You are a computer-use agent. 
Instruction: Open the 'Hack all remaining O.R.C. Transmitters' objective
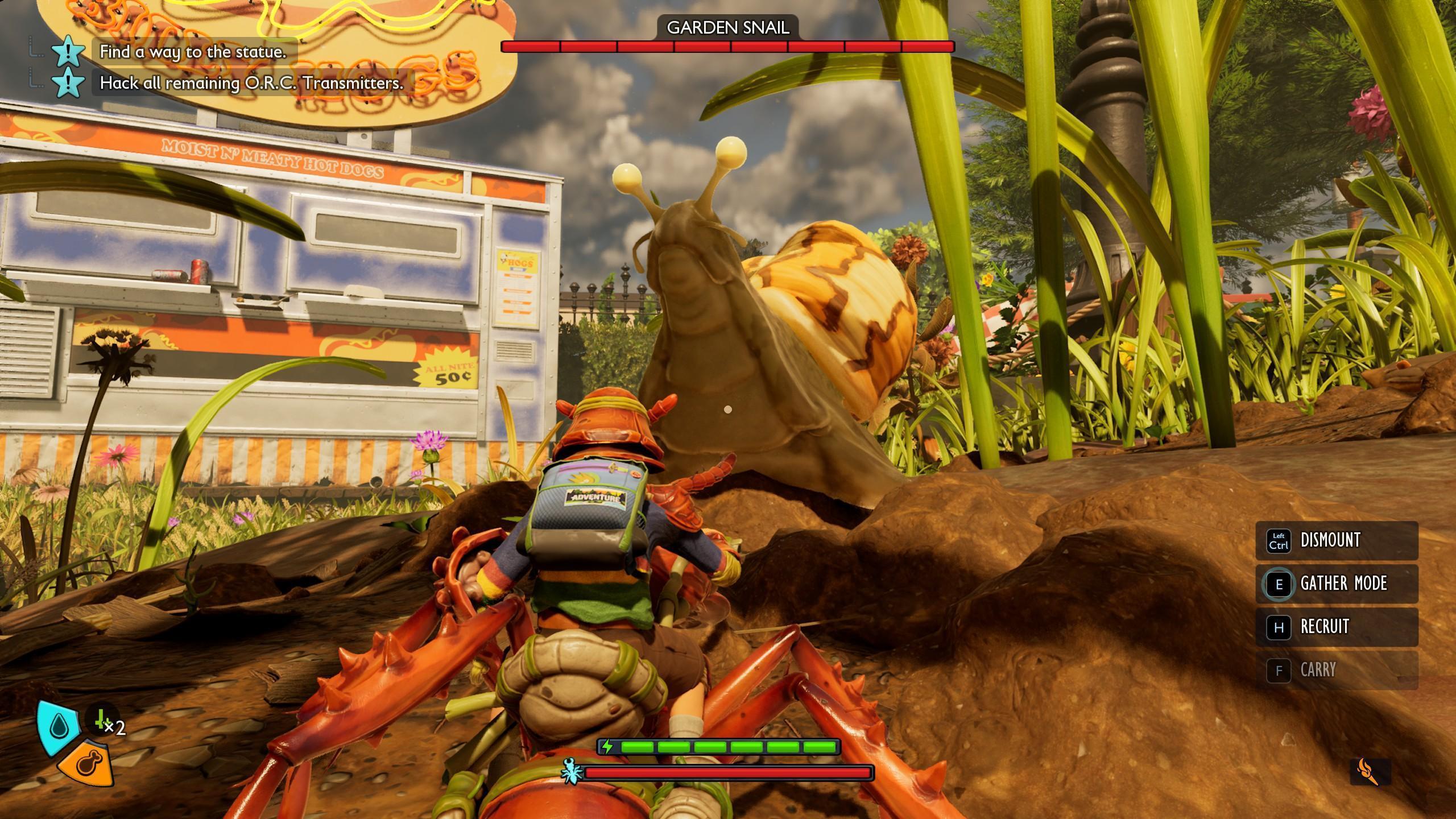pos(251,83)
